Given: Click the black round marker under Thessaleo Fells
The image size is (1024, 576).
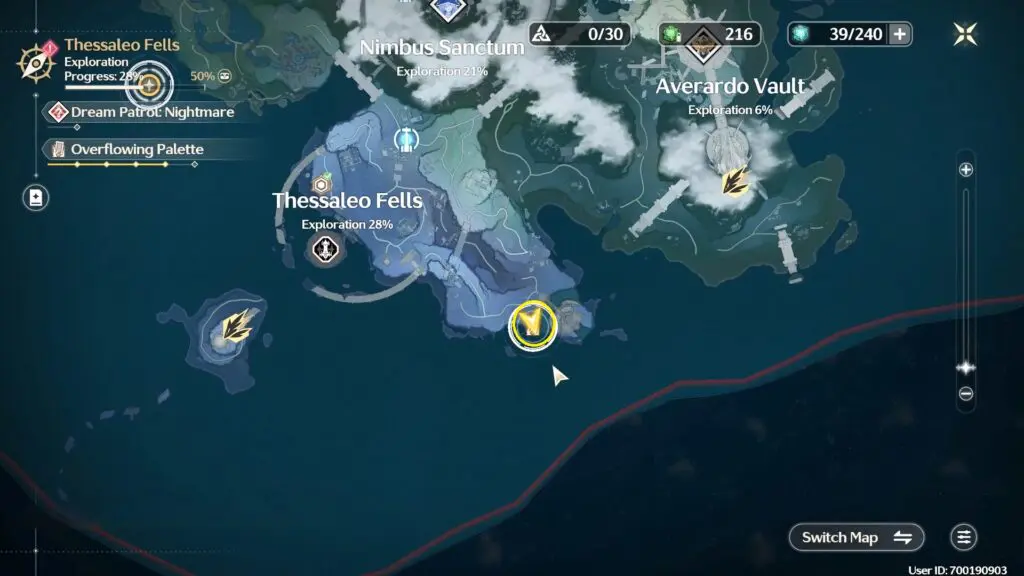Looking at the screenshot, I should 325,249.
